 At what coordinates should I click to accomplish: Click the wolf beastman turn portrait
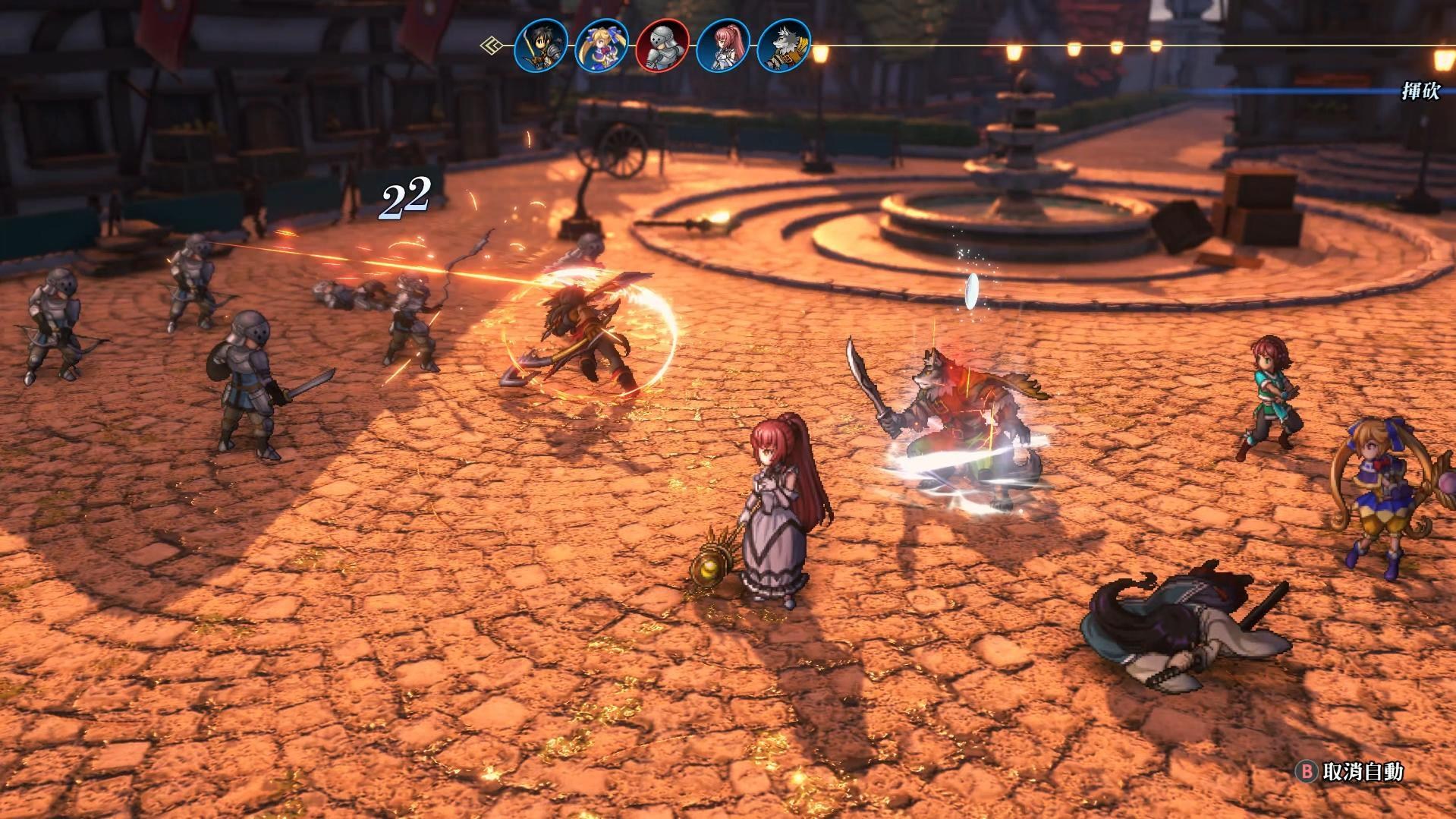(x=784, y=46)
